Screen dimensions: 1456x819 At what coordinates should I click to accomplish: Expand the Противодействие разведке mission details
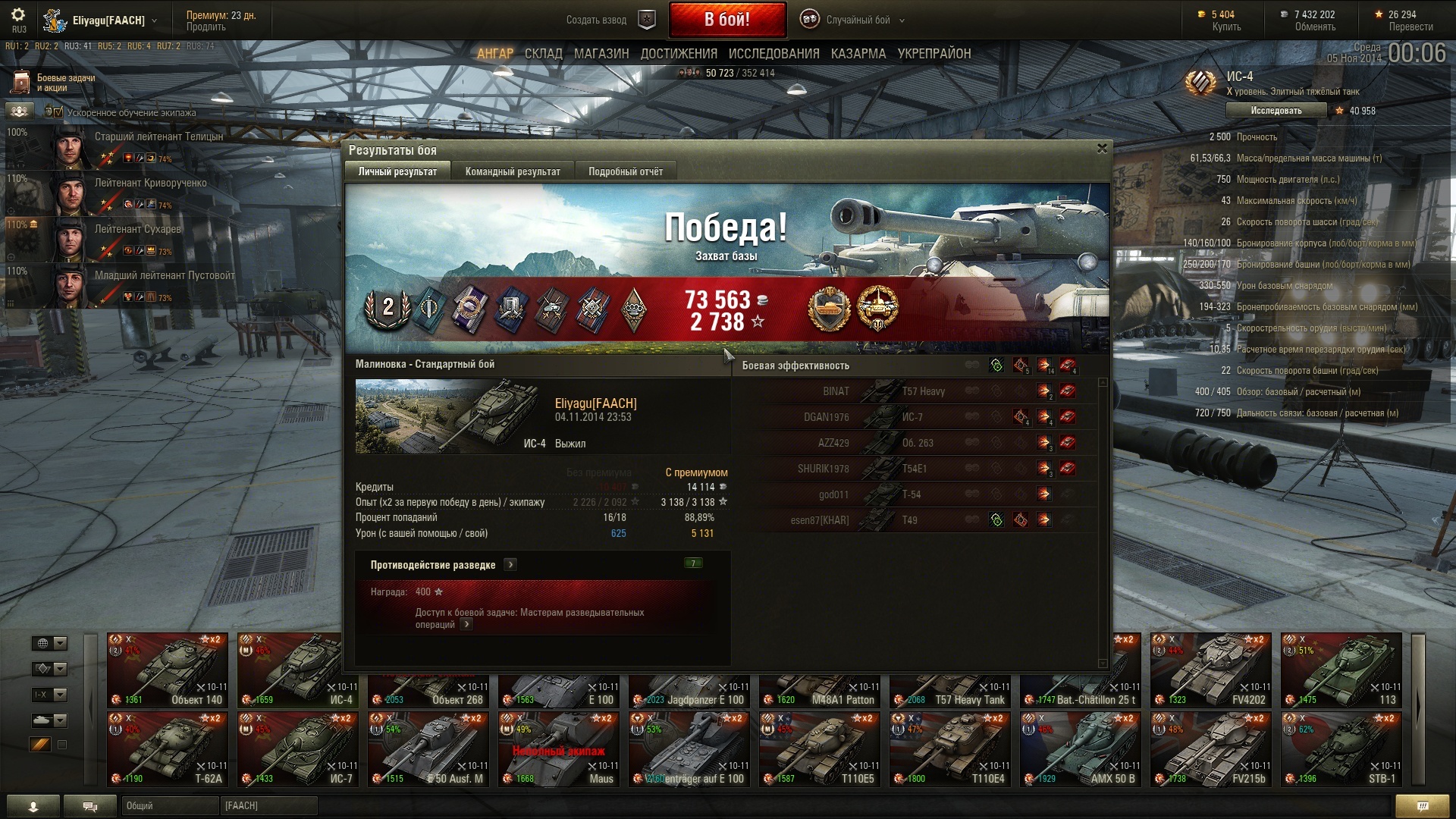pos(510,565)
